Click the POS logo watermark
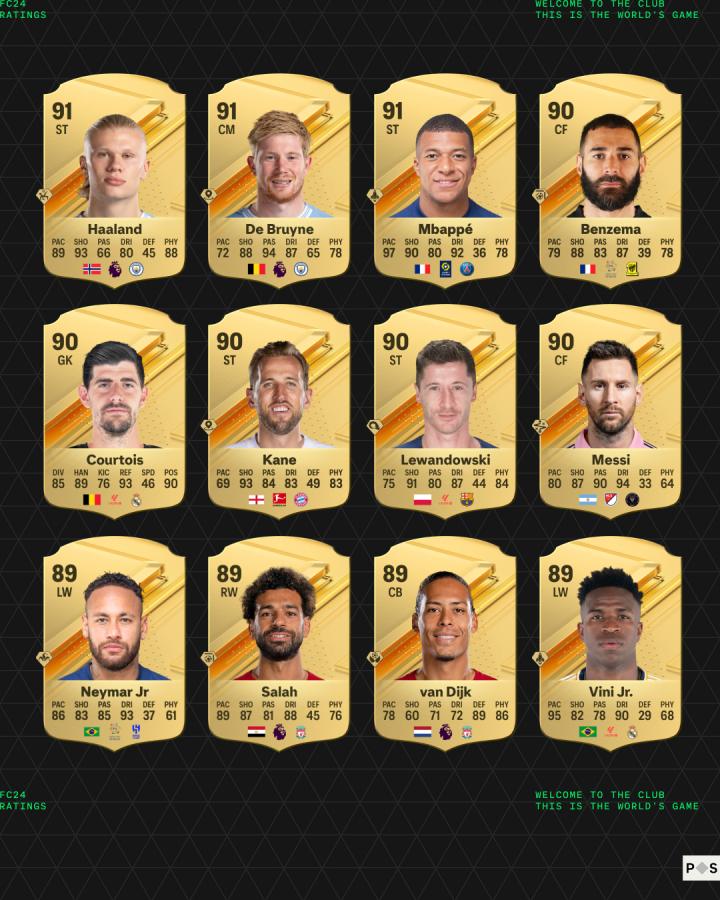 700,868
